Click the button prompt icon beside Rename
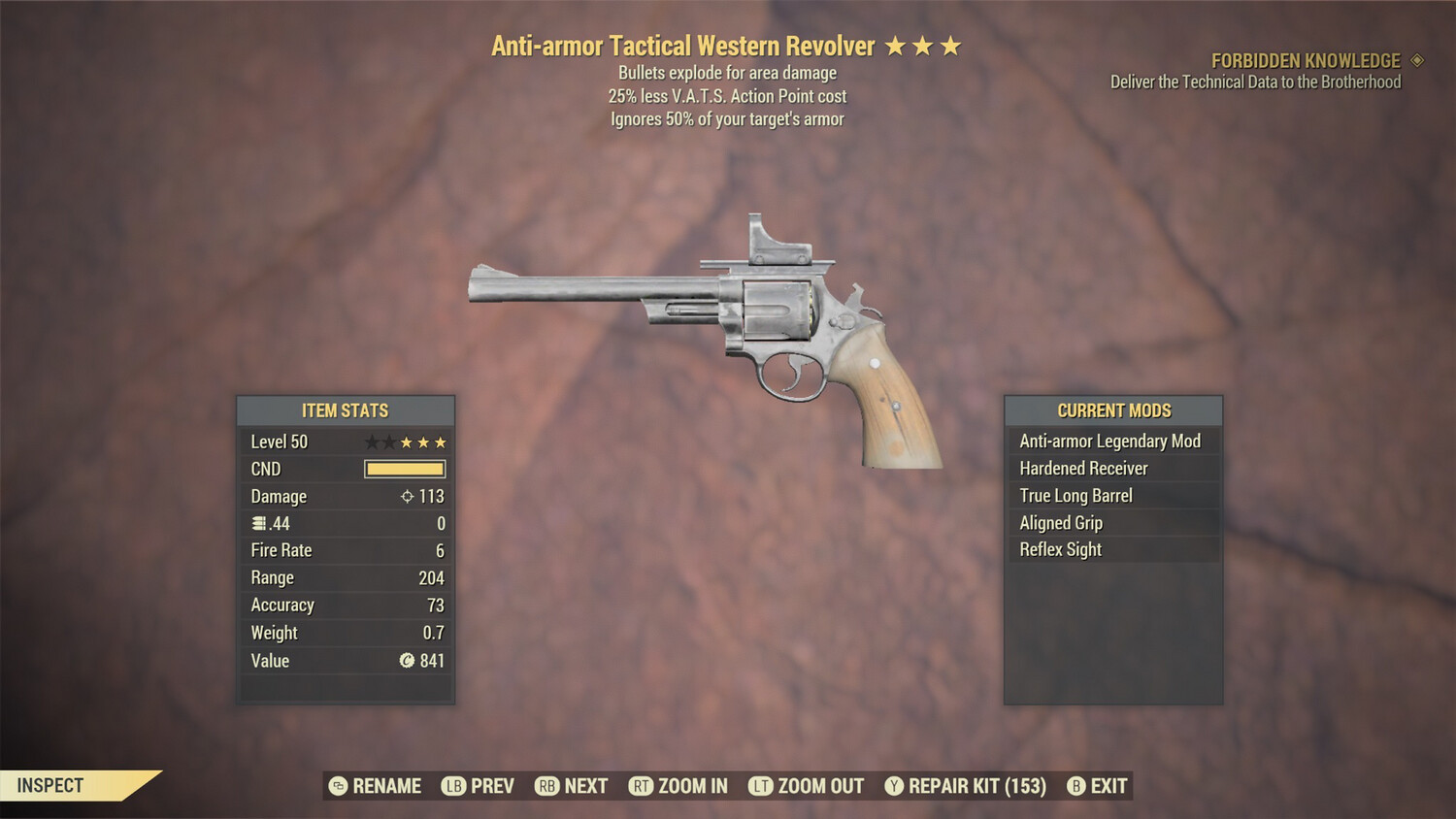The image size is (1456, 819). coord(337,786)
